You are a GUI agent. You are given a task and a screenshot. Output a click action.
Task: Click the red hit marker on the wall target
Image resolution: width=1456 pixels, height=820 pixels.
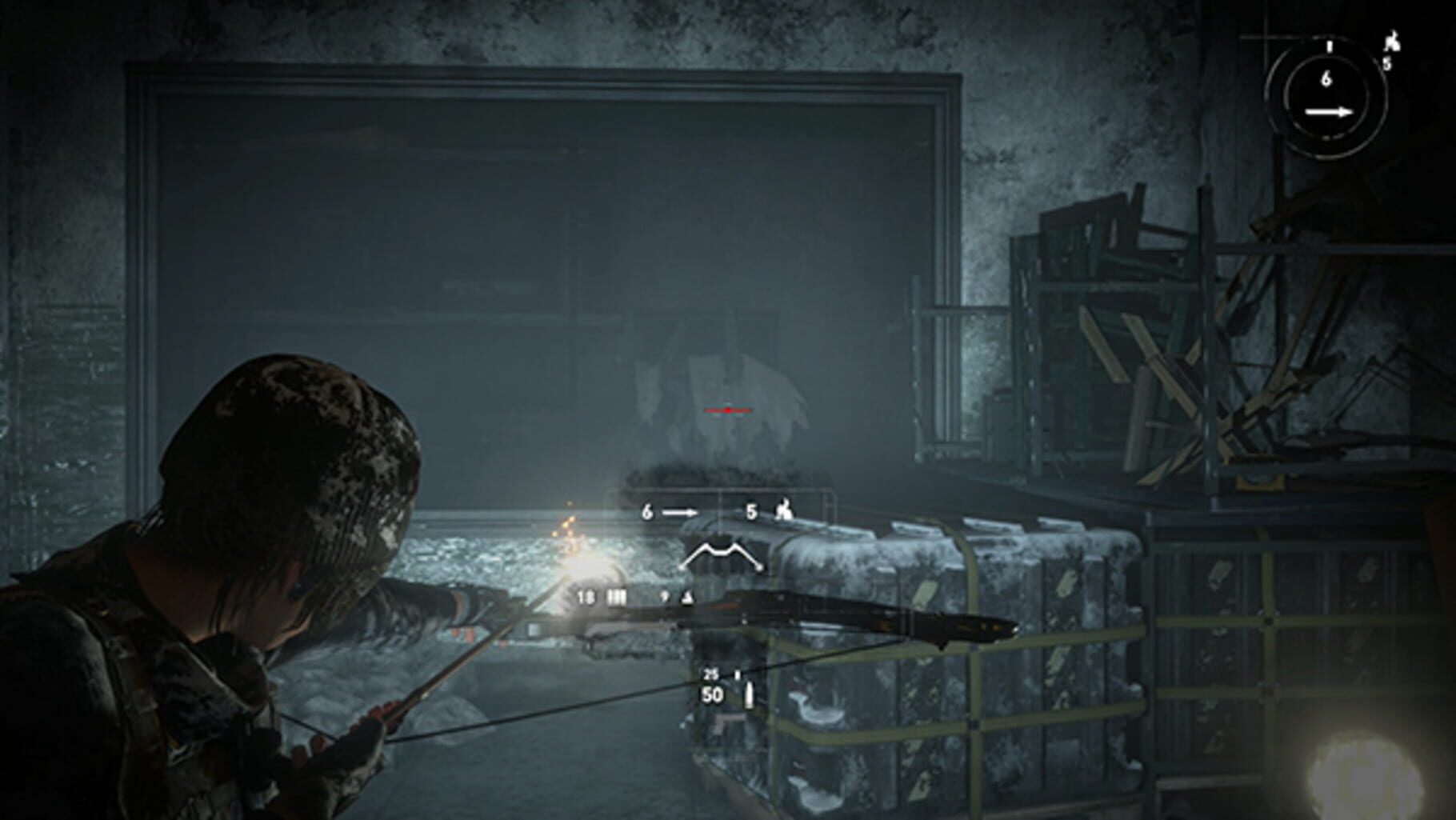(x=728, y=410)
